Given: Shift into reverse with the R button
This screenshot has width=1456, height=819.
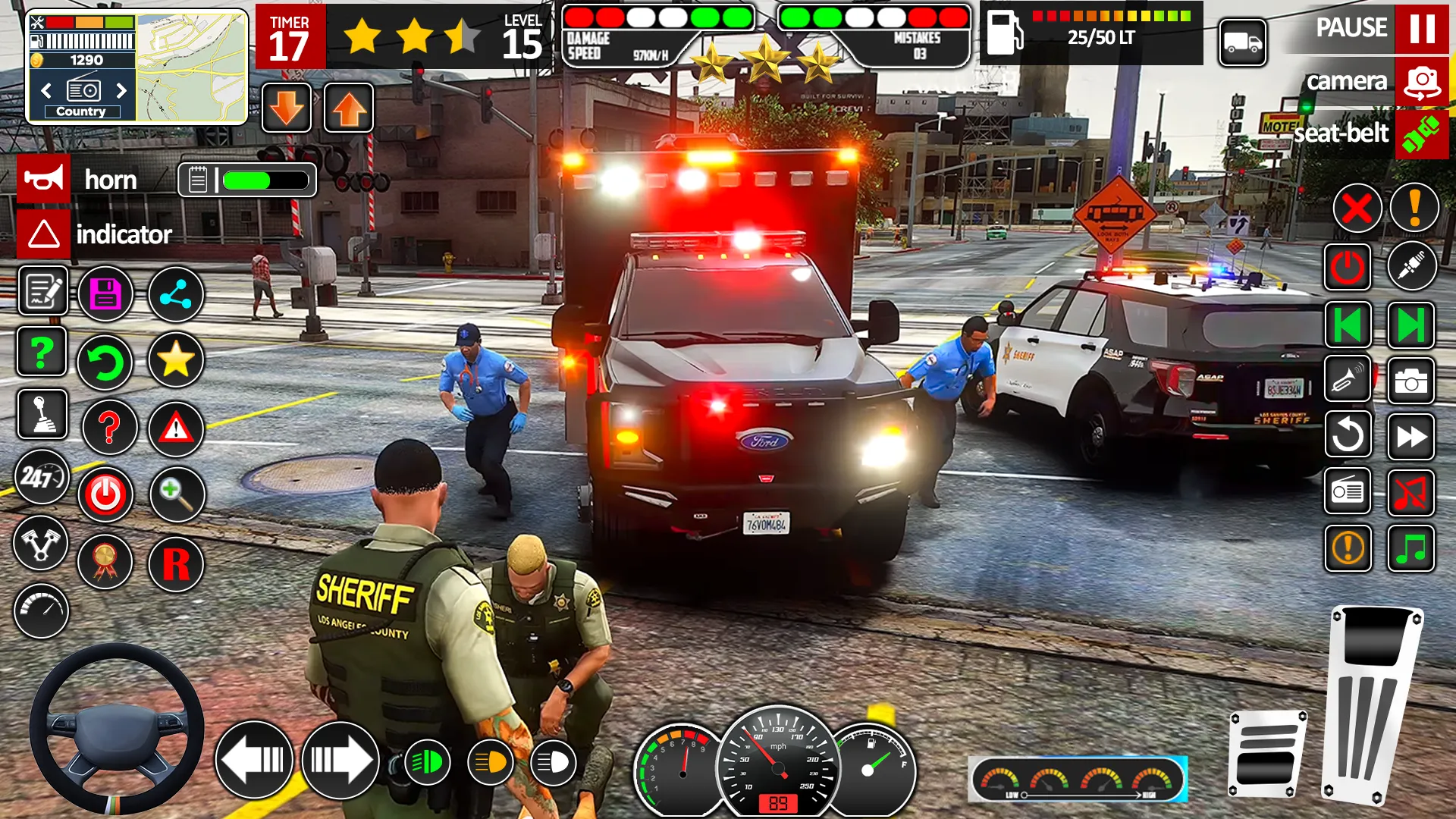Looking at the screenshot, I should pyautogui.click(x=176, y=564).
